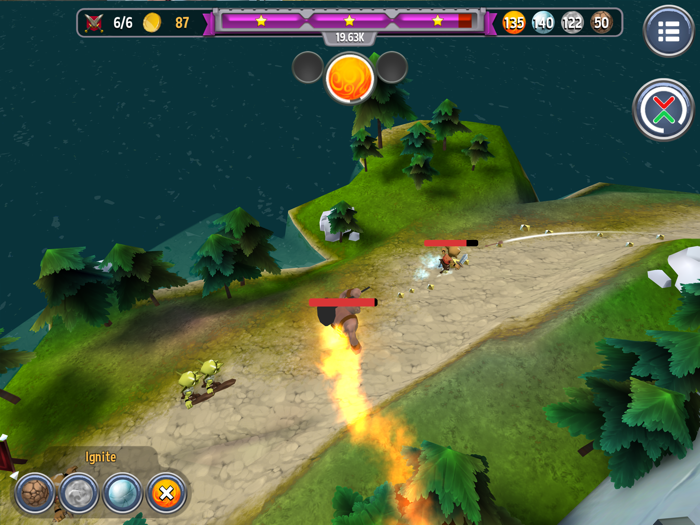Select the brown earth element orb

[x=34, y=493]
